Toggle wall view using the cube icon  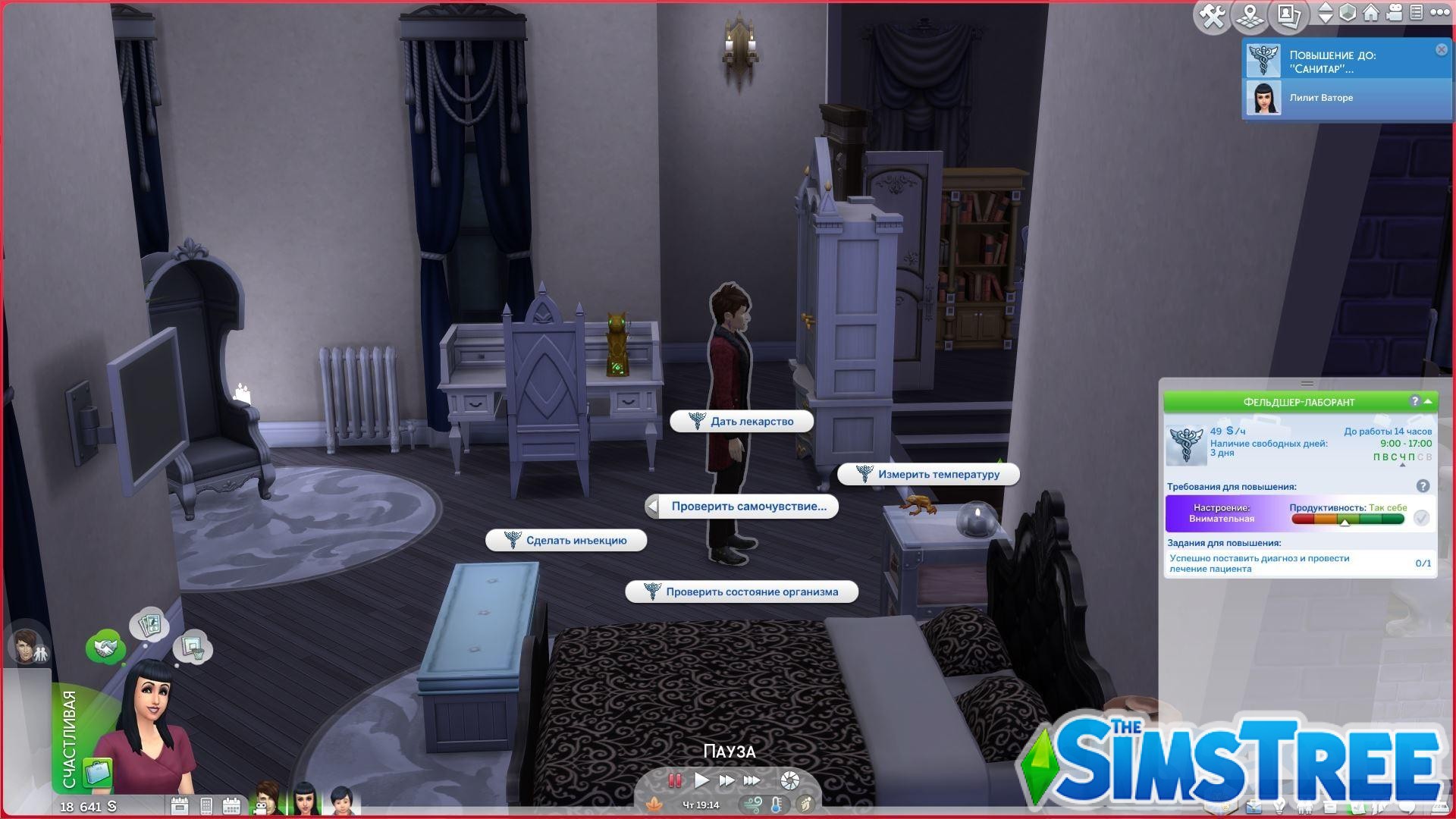point(1347,13)
